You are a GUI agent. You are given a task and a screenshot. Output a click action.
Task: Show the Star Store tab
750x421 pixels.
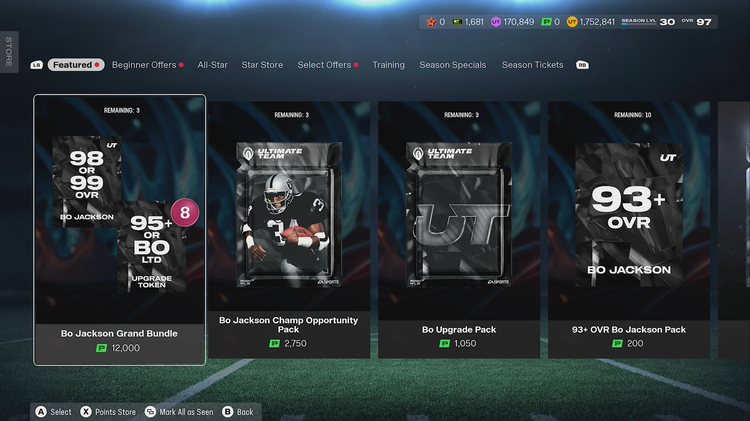pos(262,65)
